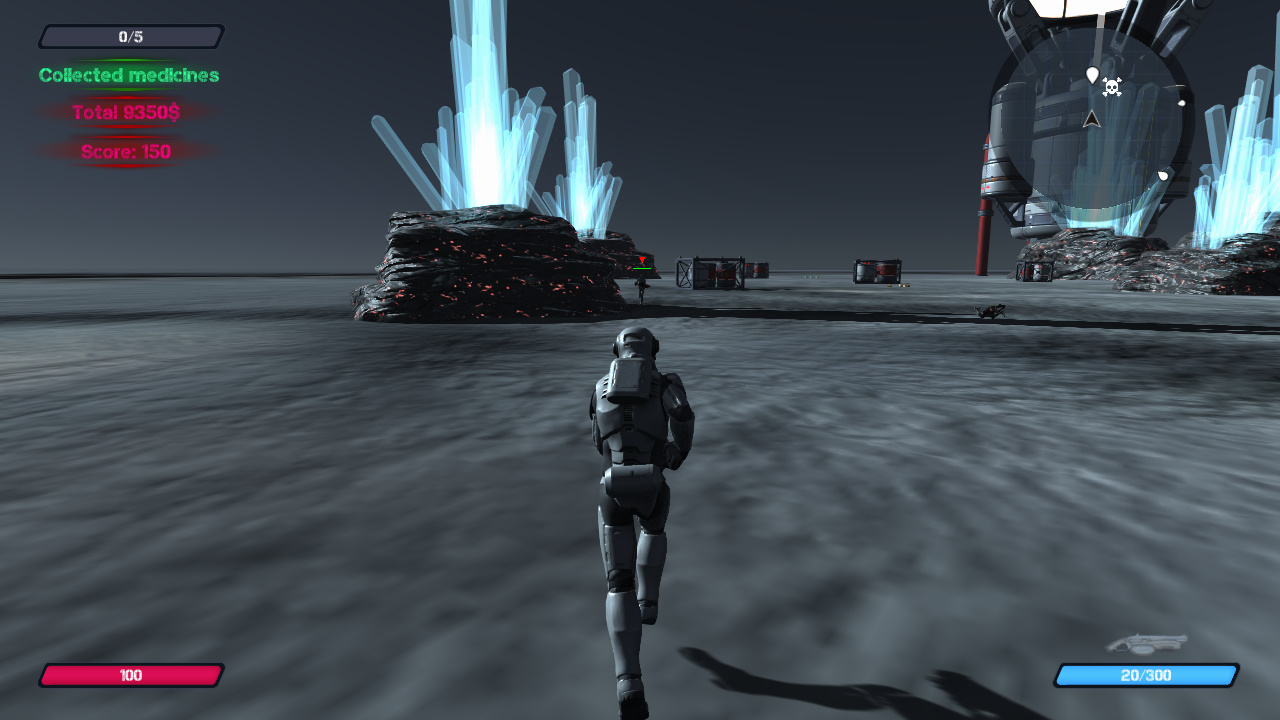Select the lower waypoint dot on the minimap

(1163, 174)
